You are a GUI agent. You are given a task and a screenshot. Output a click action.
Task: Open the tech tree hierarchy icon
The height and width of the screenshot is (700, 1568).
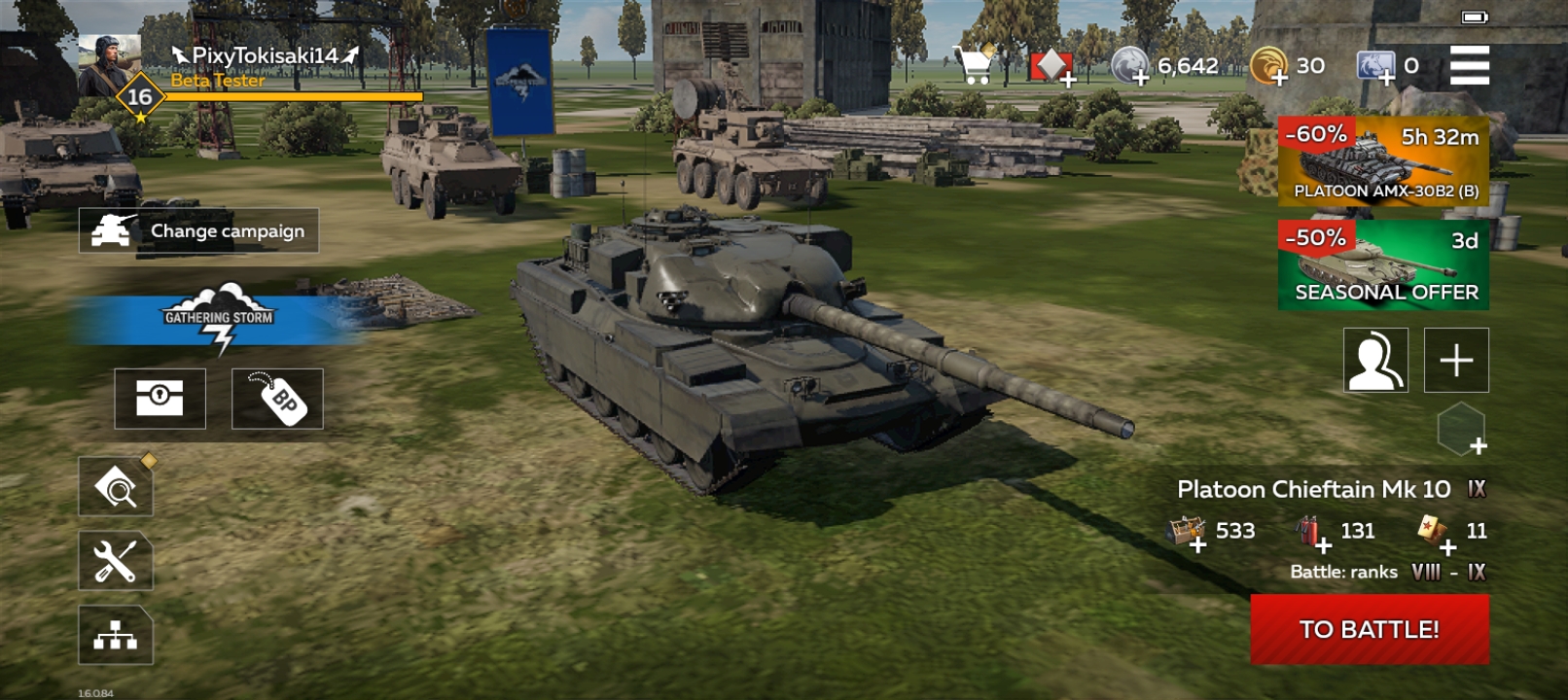(114, 639)
